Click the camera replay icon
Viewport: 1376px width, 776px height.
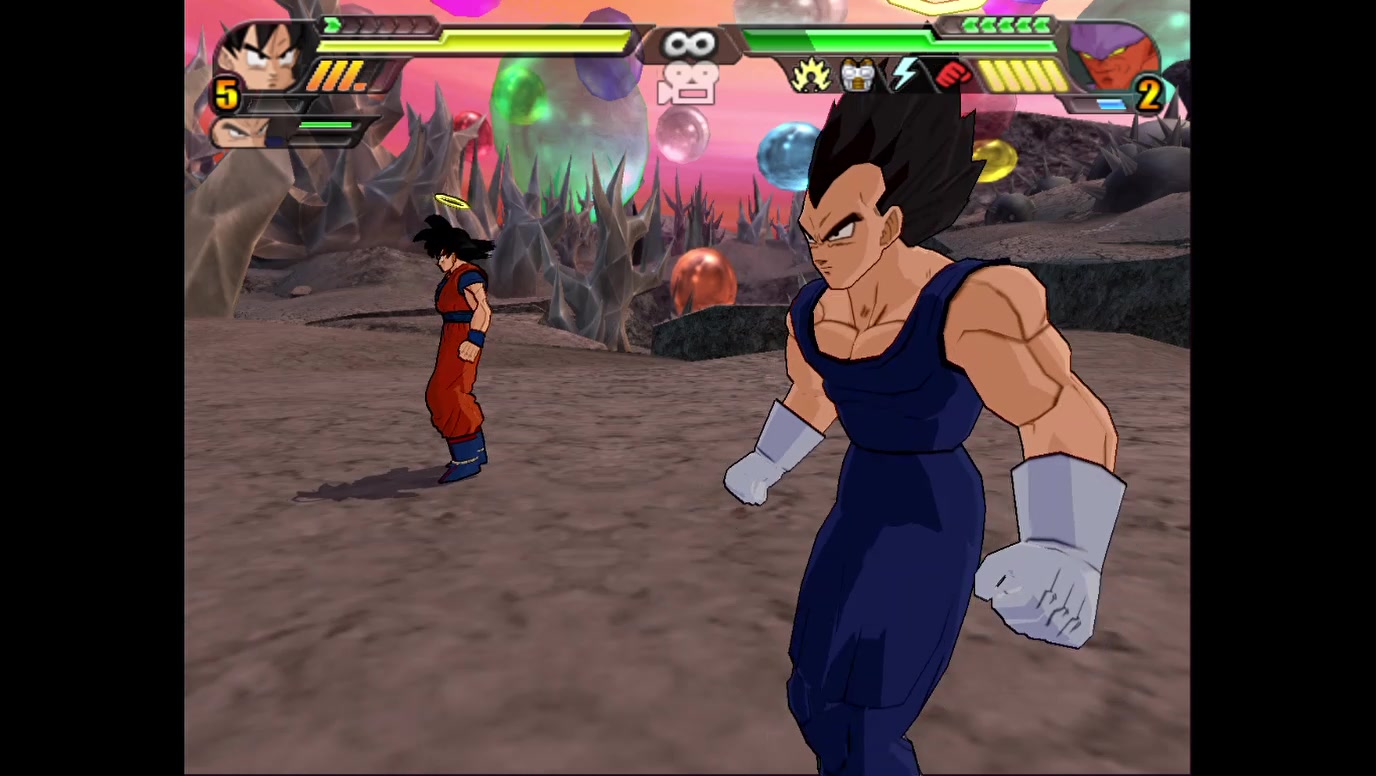tap(687, 83)
